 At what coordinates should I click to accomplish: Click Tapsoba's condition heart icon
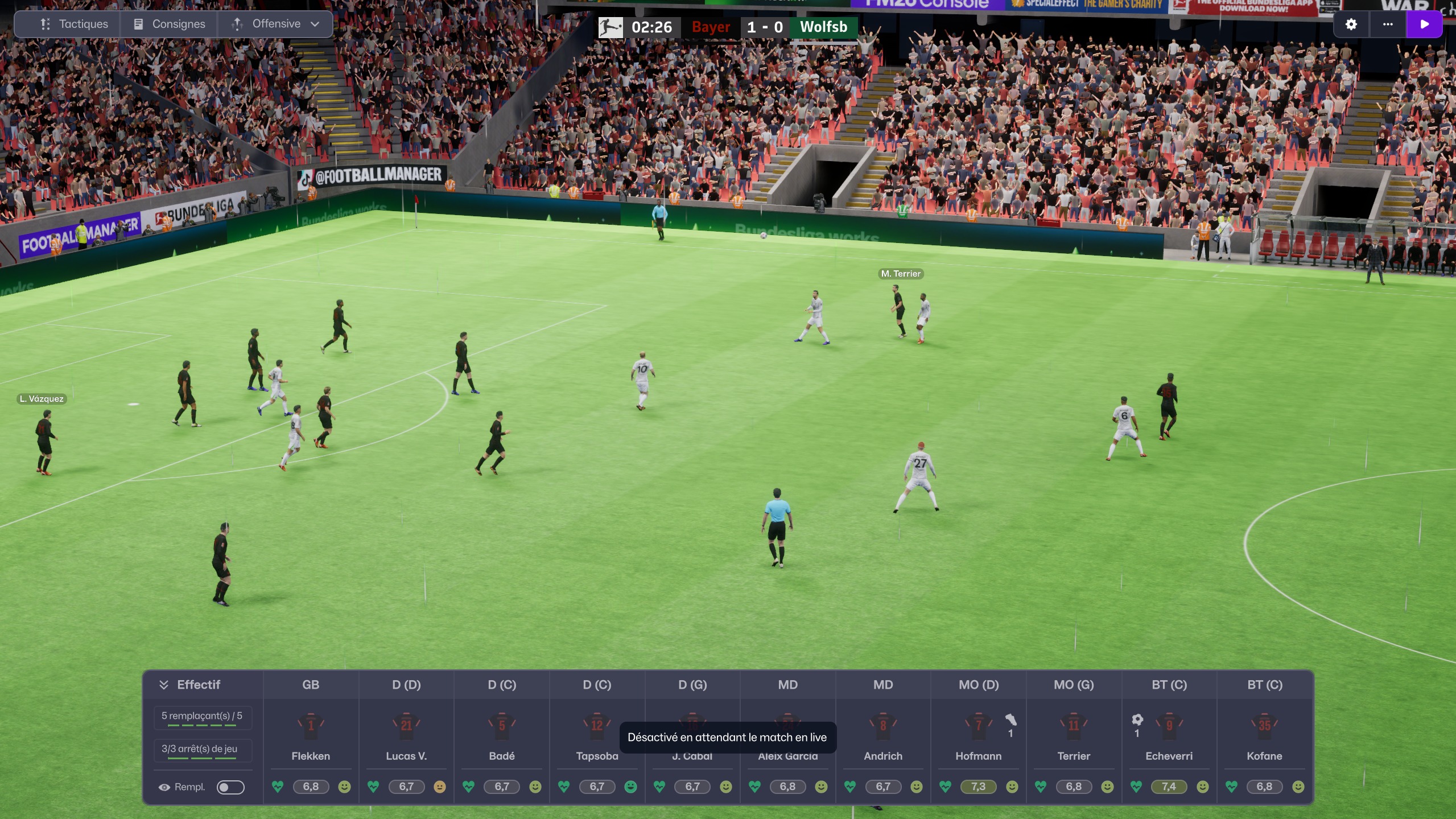click(564, 787)
